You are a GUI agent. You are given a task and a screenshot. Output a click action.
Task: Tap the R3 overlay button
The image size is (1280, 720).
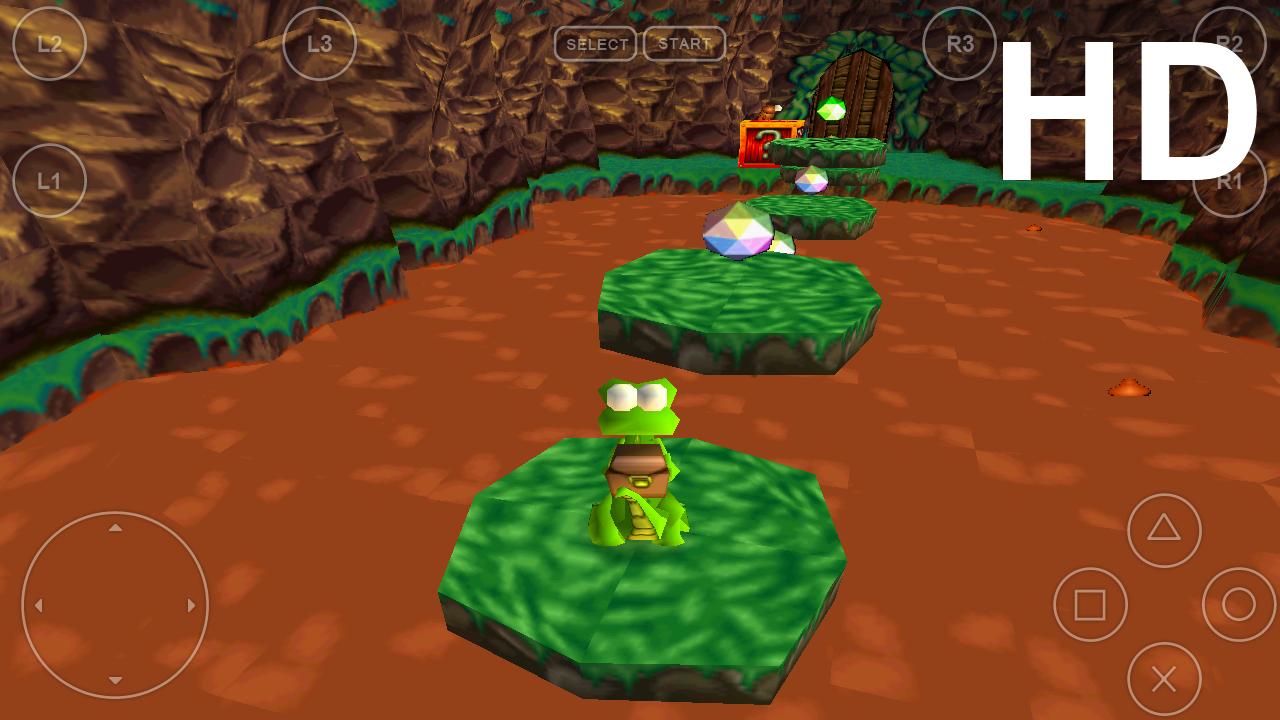[x=960, y=44]
